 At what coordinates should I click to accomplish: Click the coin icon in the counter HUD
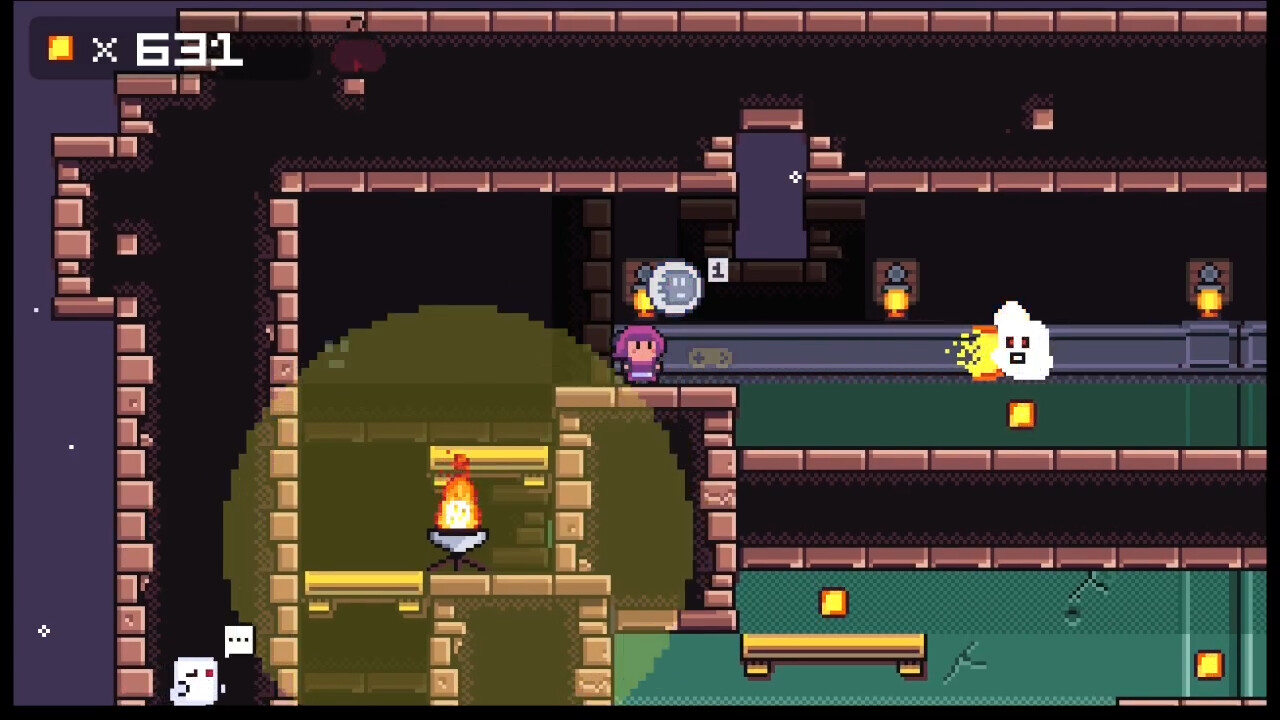tap(59, 48)
